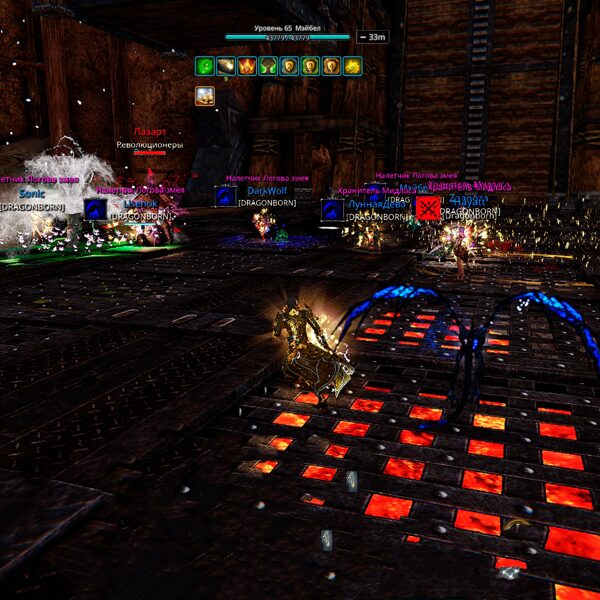Inspect the flaming crown buff icon
The height and width of the screenshot is (600, 600).
point(246,66)
